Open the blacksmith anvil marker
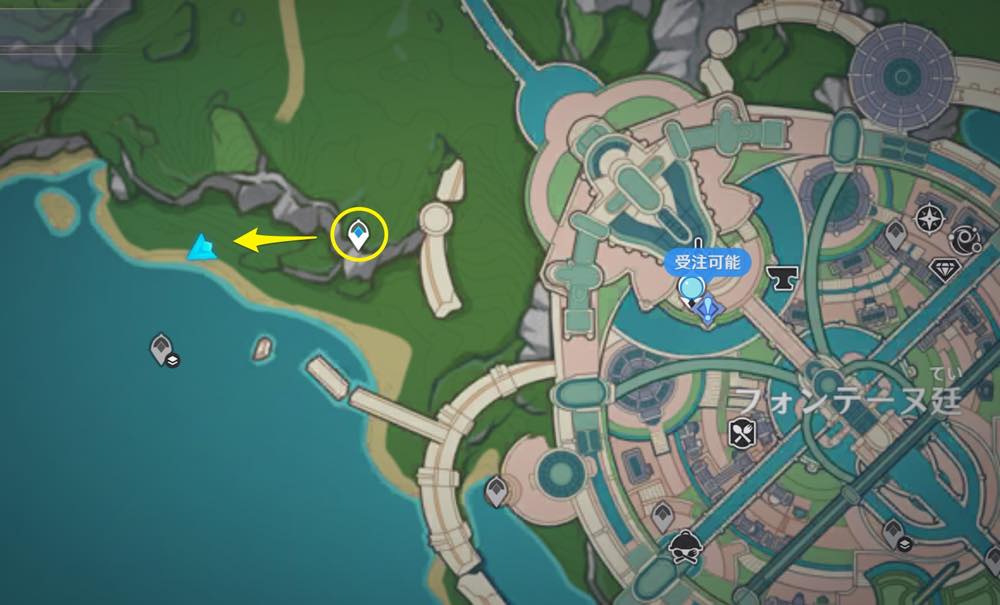The height and width of the screenshot is (605, 1000). tap(779, 274)
